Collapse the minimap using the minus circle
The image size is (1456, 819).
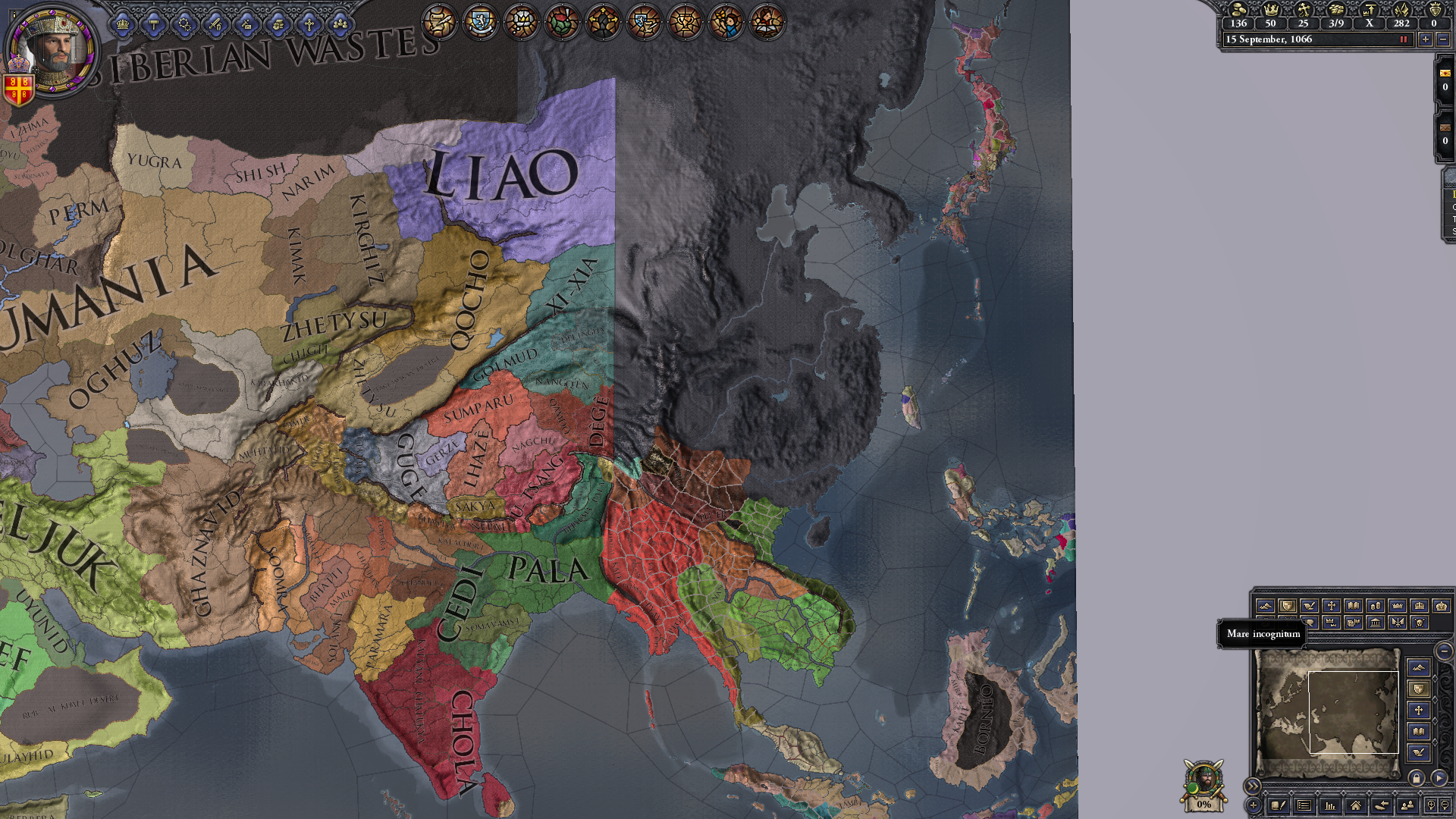point(1444,651)
